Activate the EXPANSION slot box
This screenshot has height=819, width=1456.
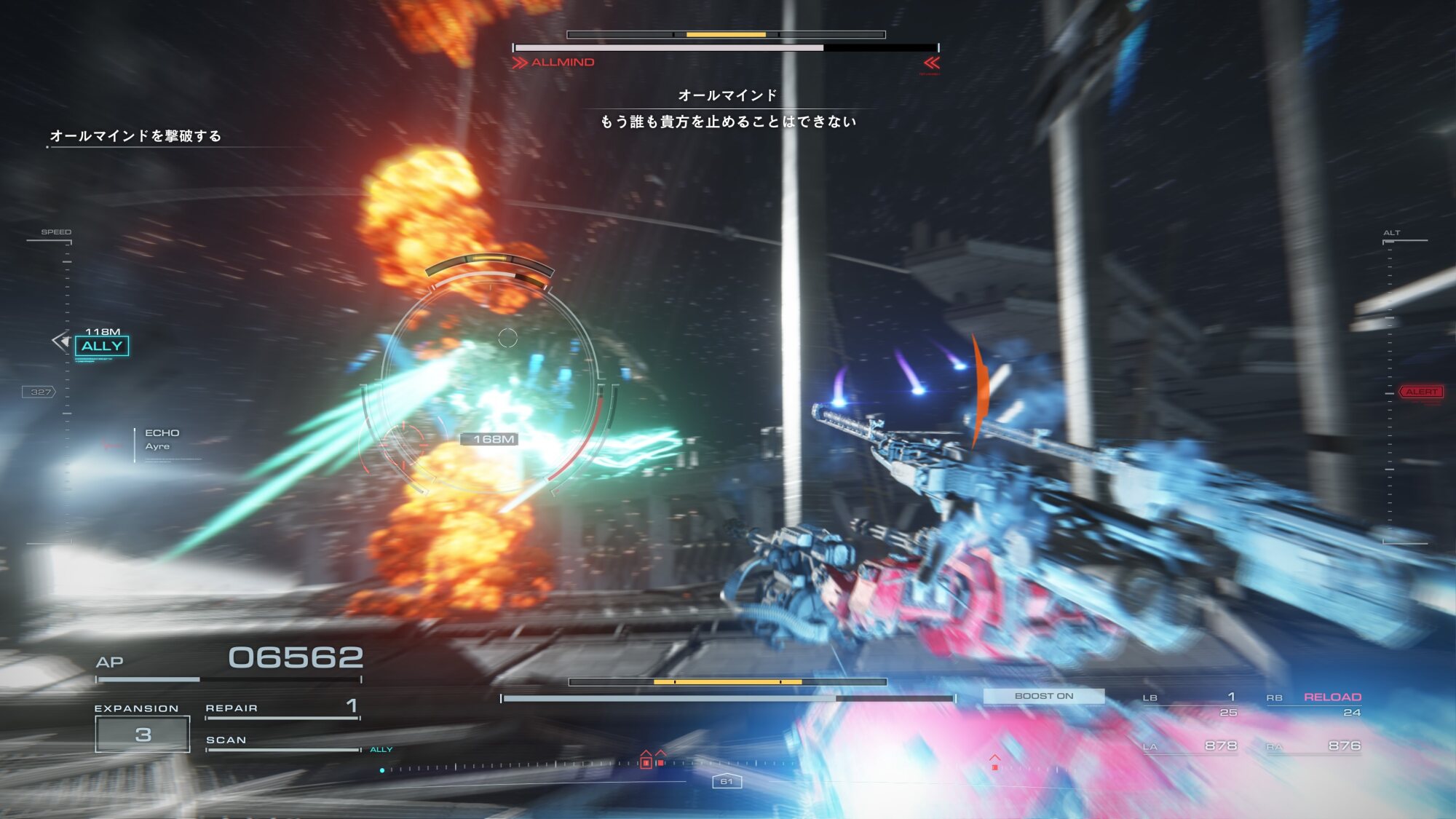point(143,734)
